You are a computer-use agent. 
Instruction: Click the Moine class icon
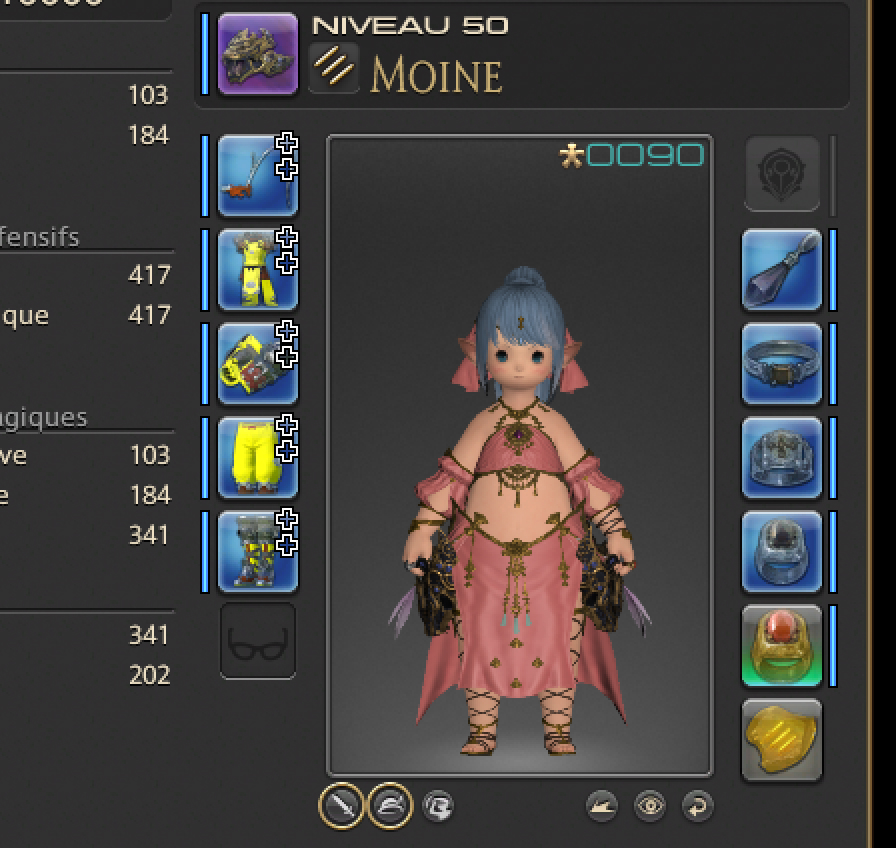333,68
